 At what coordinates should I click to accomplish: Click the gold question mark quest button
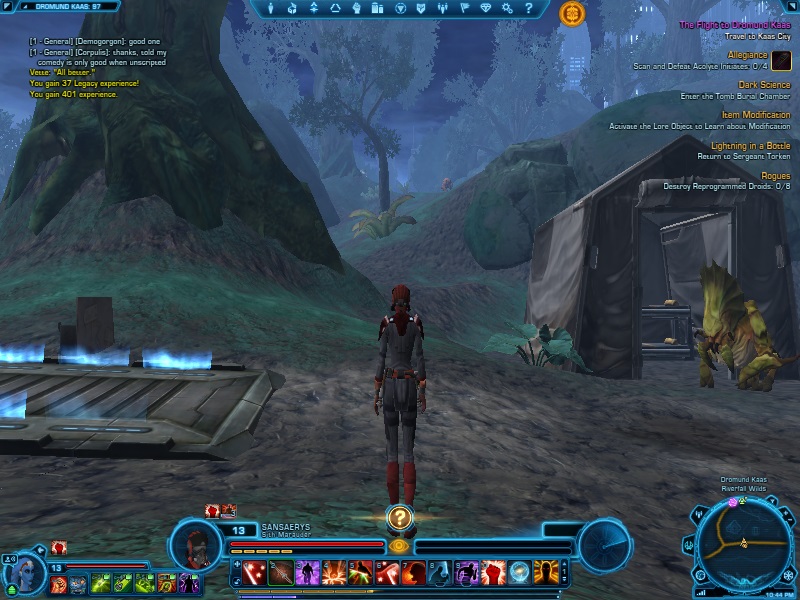tap(400, 517)
